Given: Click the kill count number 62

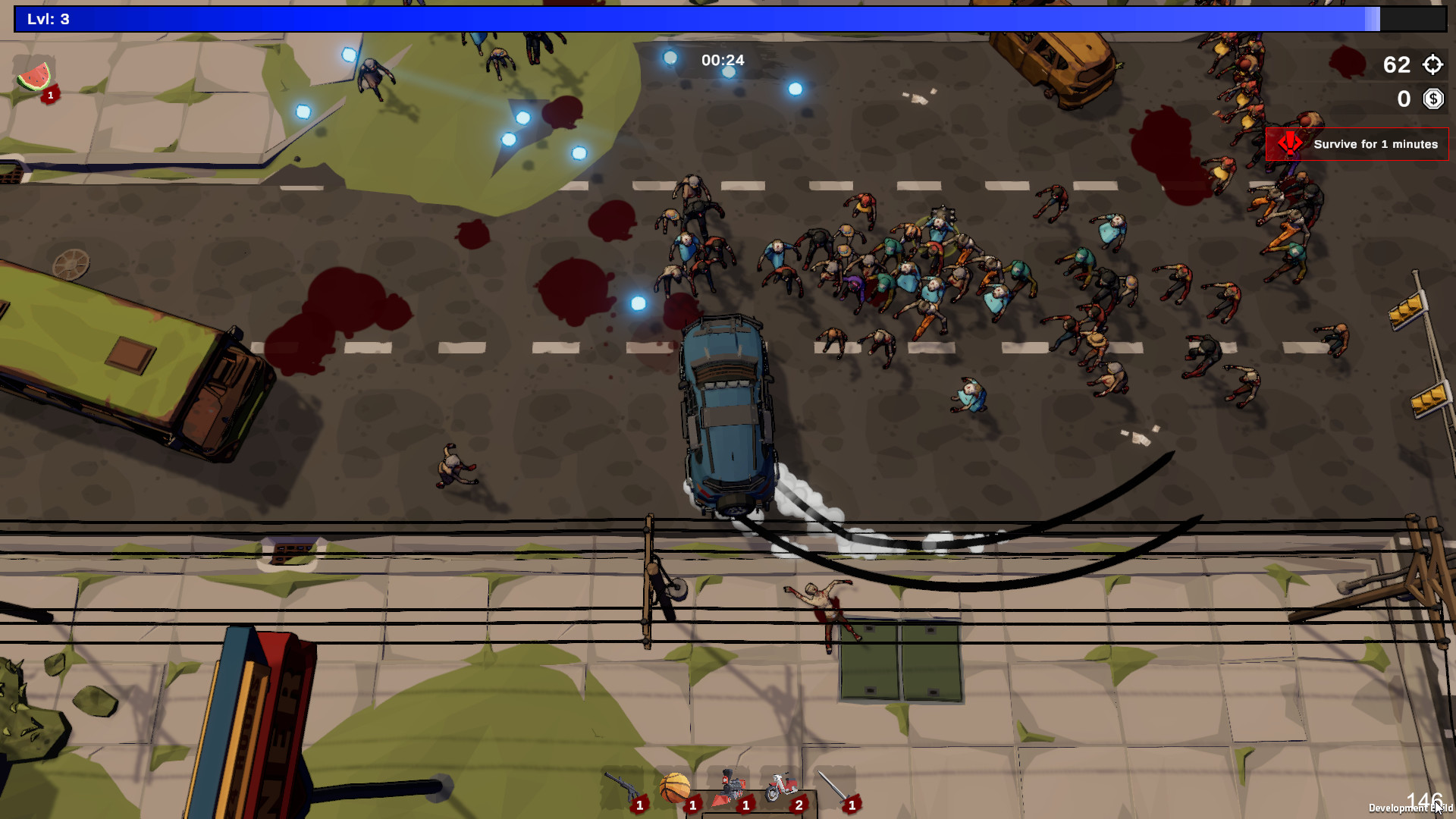Looking at the screenshot, I should [1395, 66].
